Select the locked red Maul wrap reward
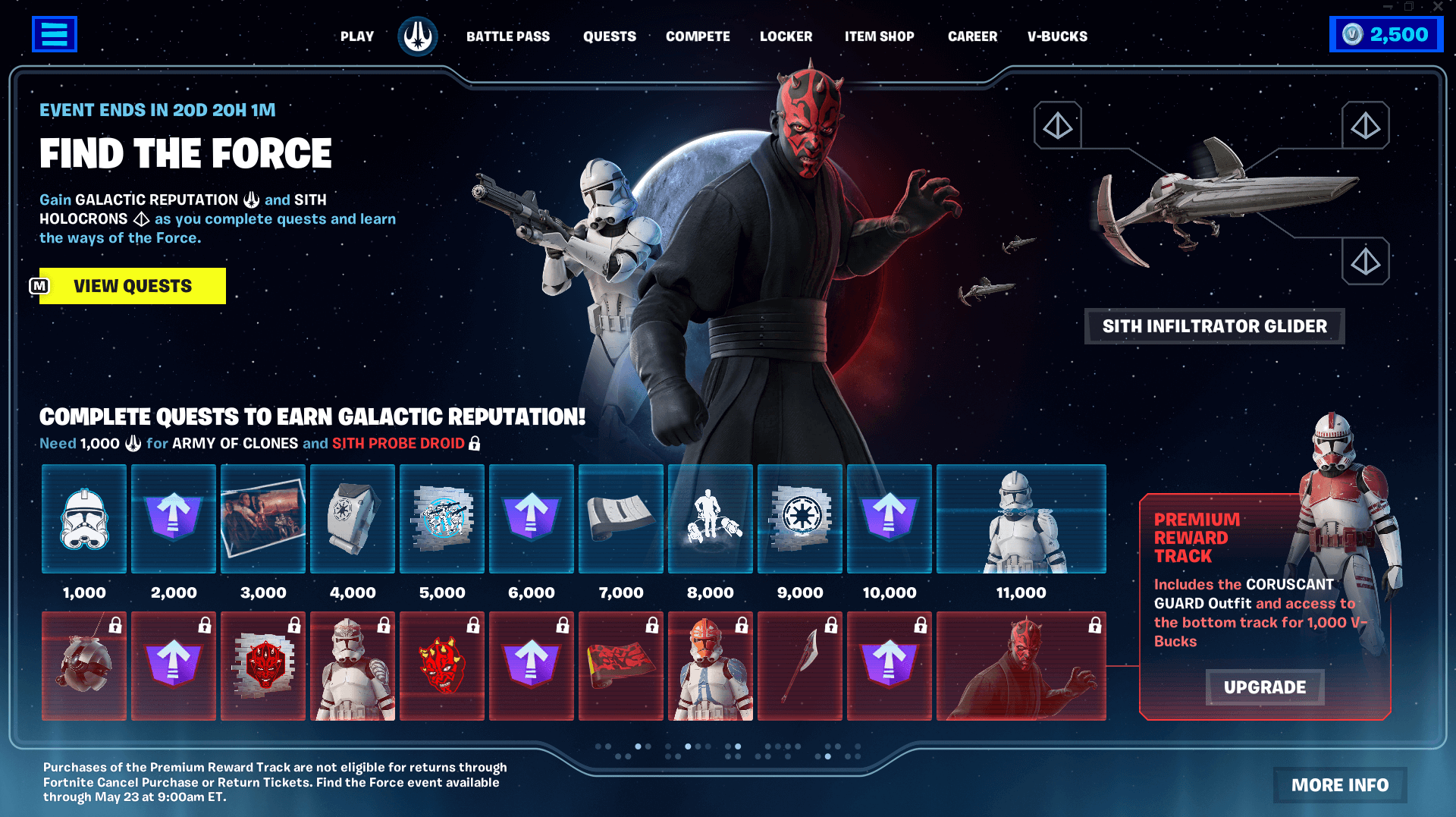 point(621,666)
